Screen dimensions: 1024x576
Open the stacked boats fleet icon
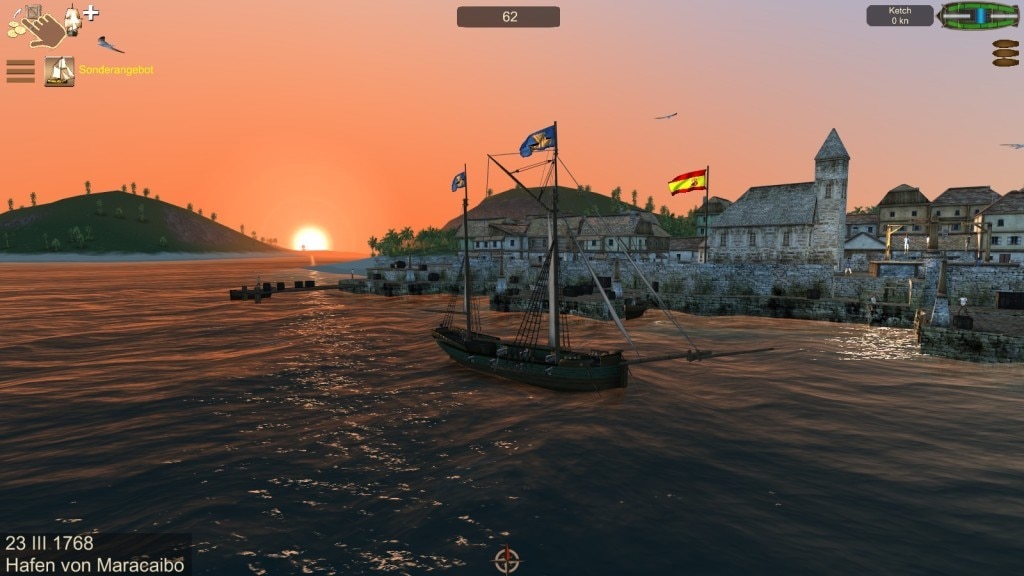[1005, 53]
